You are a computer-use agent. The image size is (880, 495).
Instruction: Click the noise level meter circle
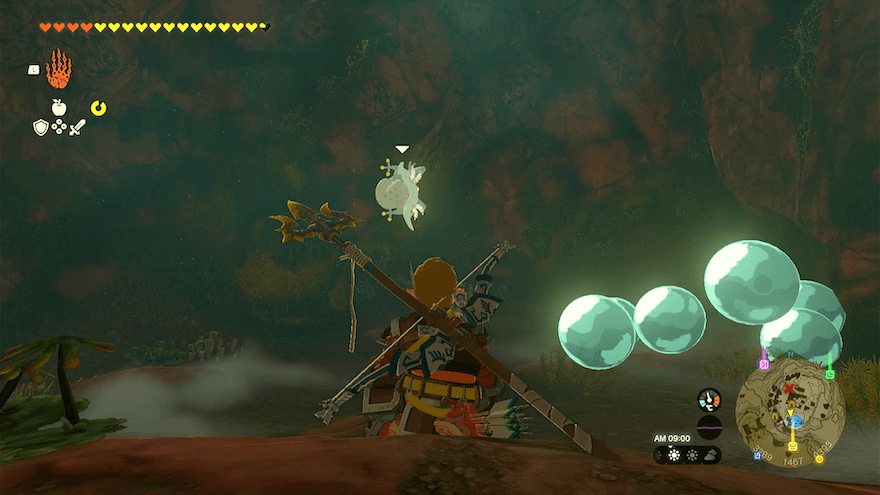point(709,428)
